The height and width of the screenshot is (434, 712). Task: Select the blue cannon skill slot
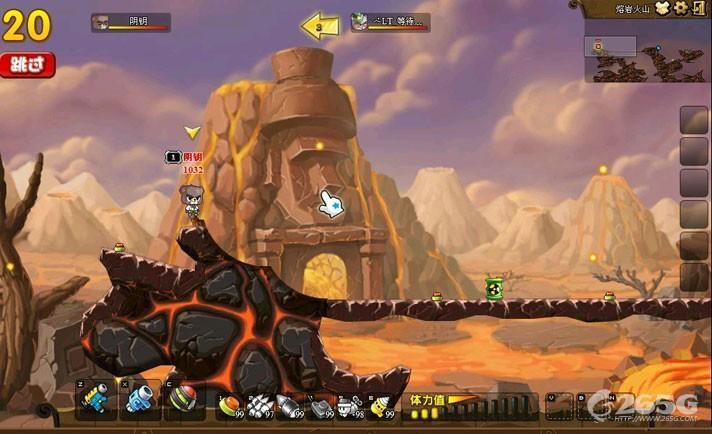coord(140,402)
